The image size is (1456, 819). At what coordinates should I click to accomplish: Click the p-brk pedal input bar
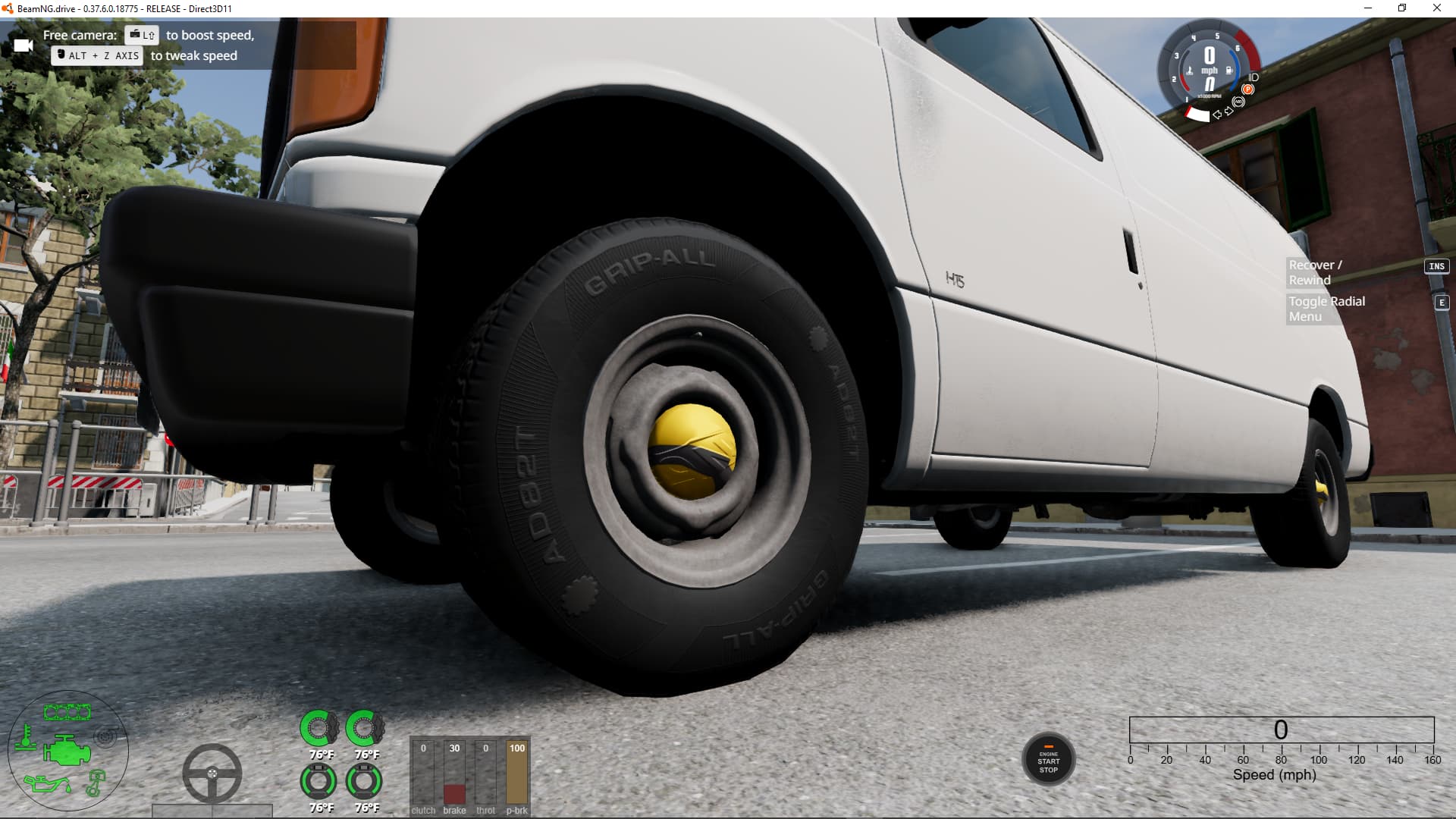tap(516, 775)
